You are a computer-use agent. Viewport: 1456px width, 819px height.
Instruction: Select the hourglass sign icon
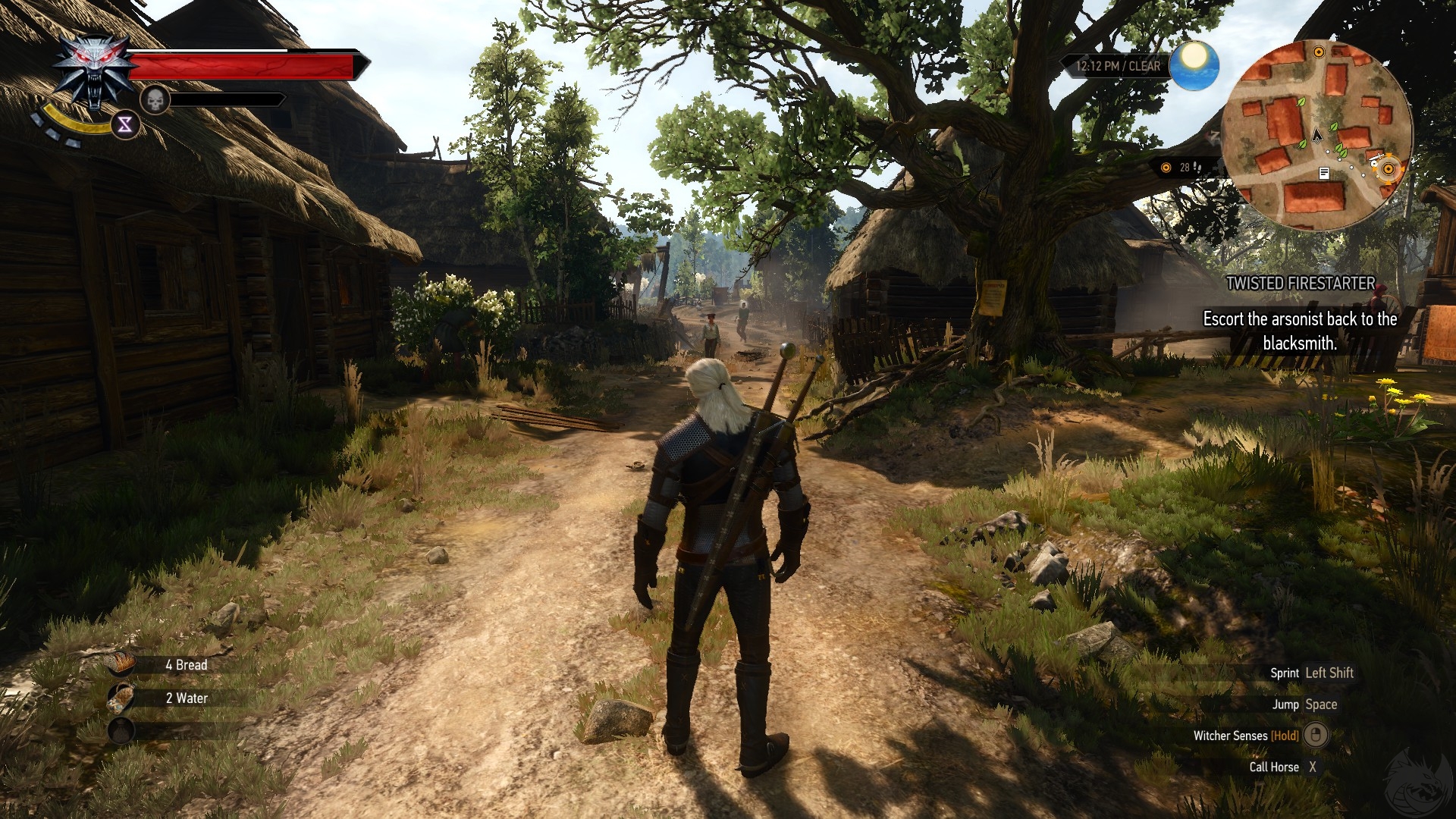(x=125, y=125)
